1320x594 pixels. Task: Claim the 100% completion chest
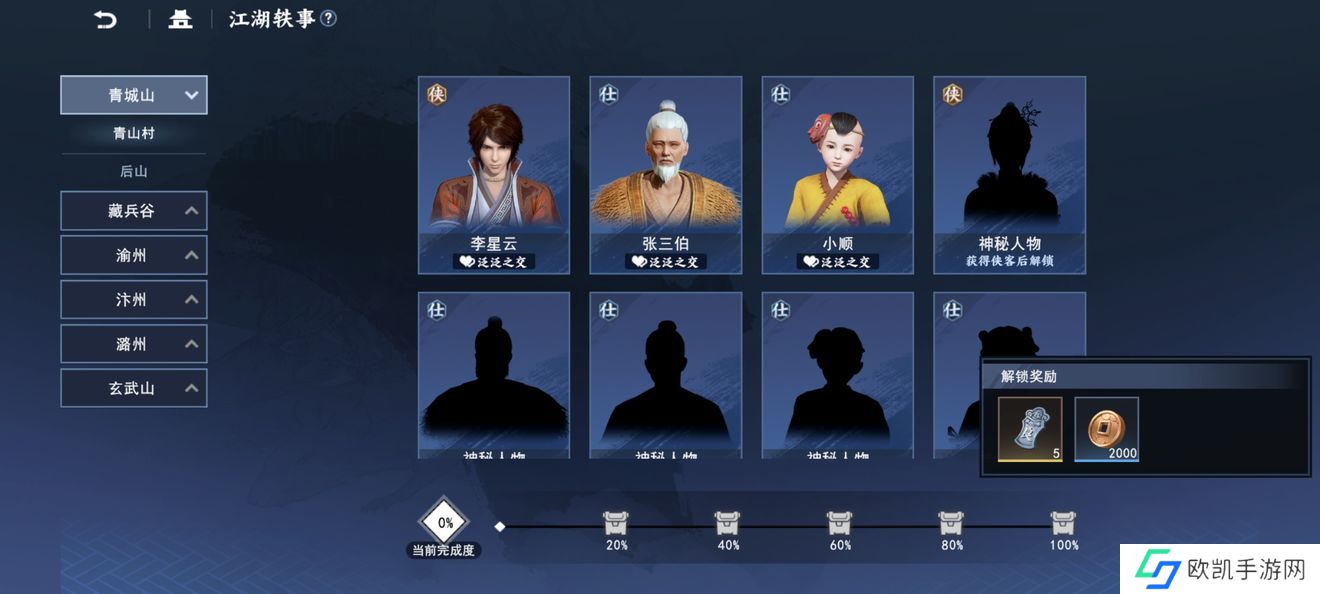pyautogui.click(x=1064, y=523)
